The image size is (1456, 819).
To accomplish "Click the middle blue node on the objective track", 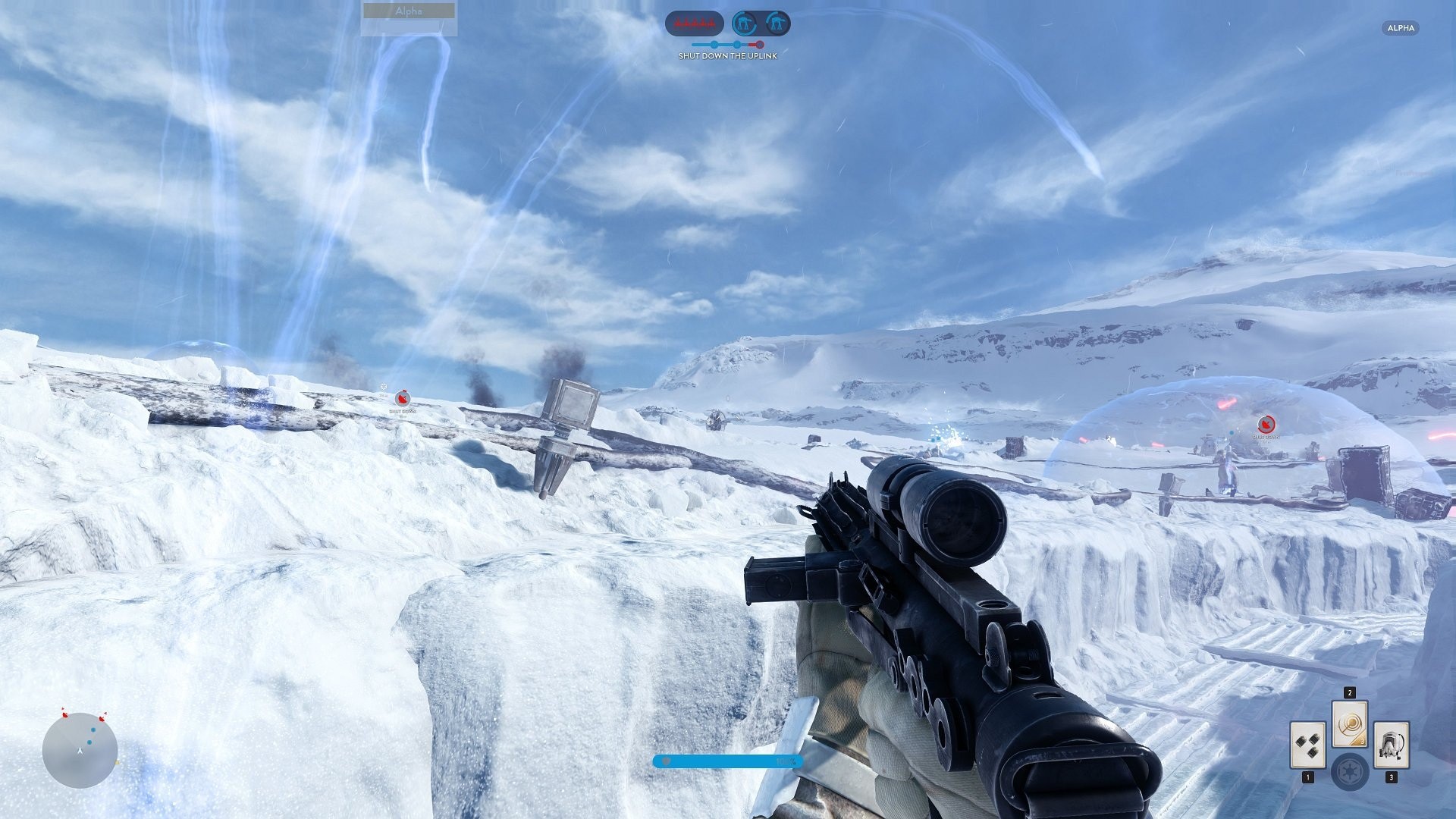I will pos(737,45).
